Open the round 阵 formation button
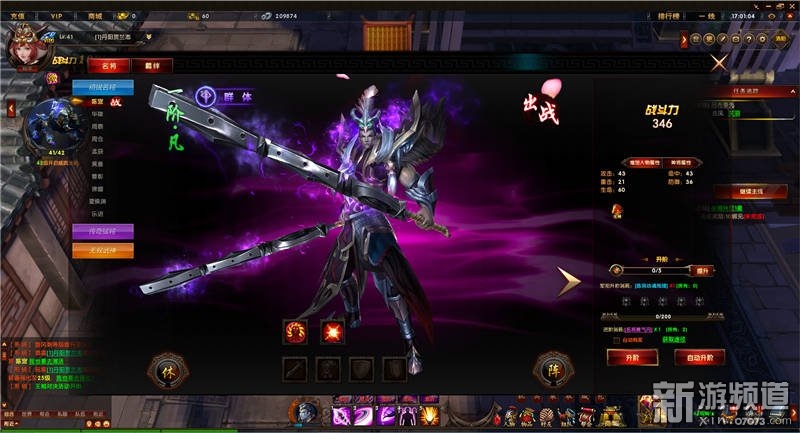This screenshot has height=433, width=800. tap(551, 370)
